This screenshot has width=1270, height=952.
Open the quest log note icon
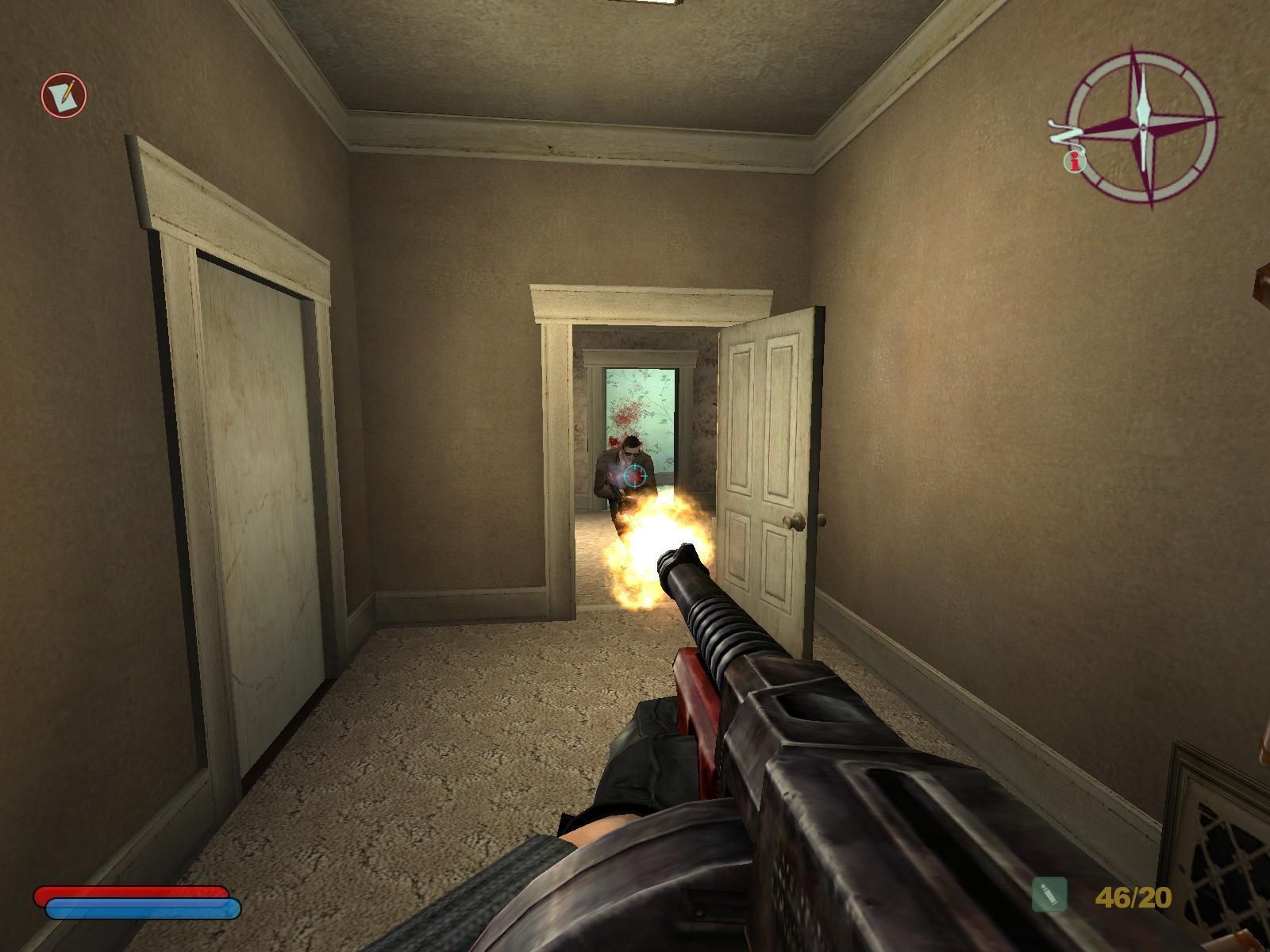(63, 95)
